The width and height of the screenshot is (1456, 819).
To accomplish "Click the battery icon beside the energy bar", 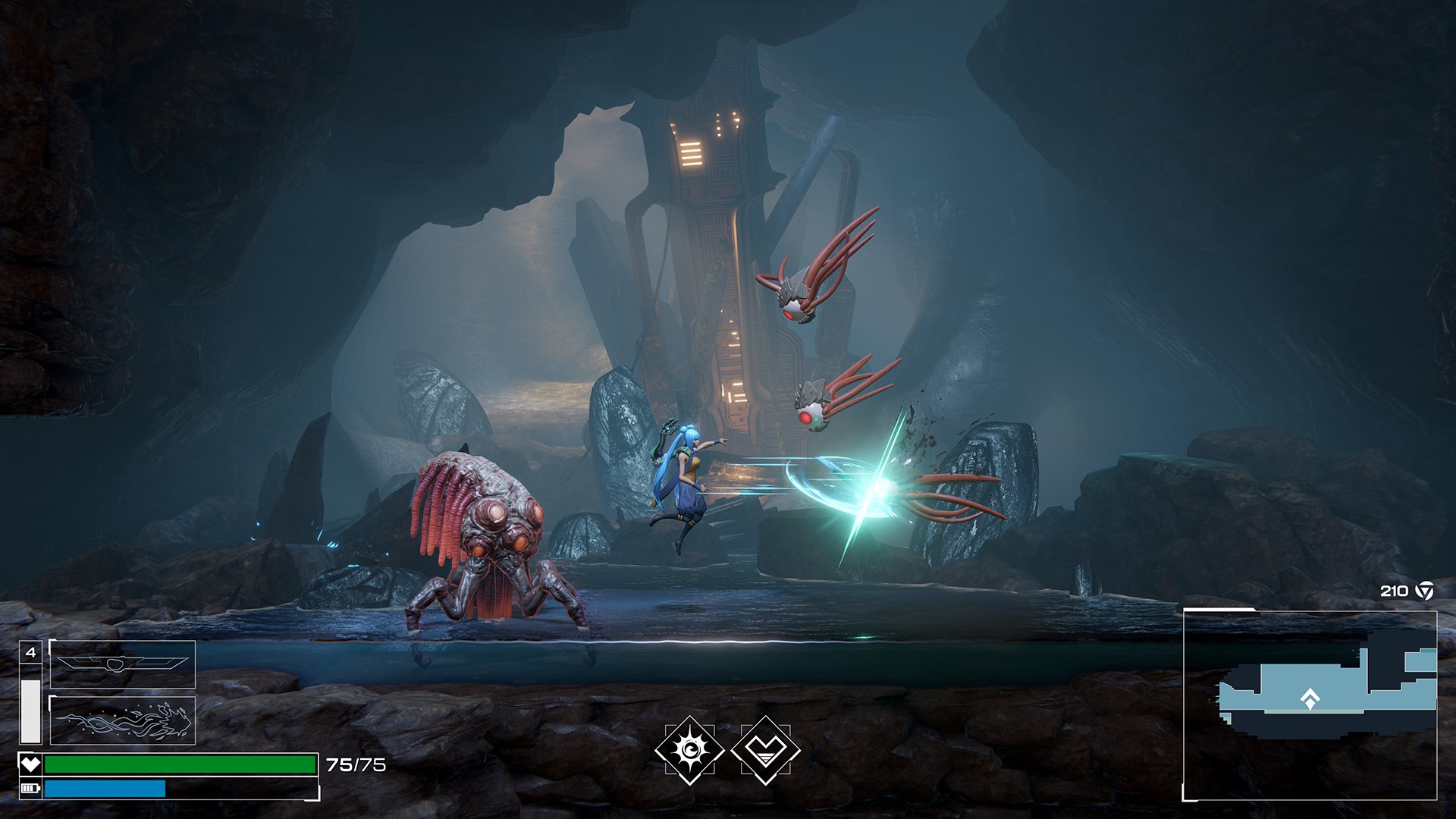I will pyautogui.click(x=32, y=790).
